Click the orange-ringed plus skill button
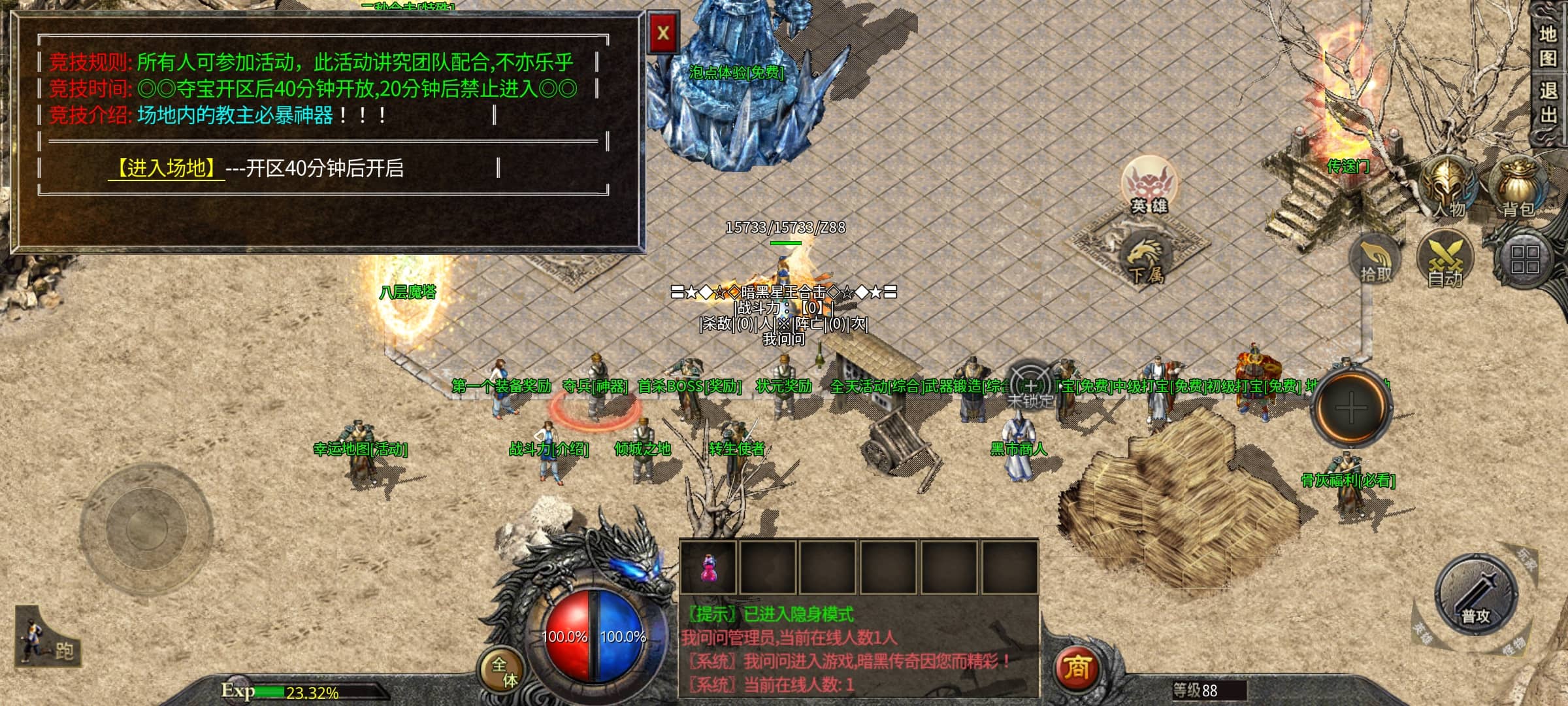The height and width of the screenshot is (706, 1568). click(1351, 408)
